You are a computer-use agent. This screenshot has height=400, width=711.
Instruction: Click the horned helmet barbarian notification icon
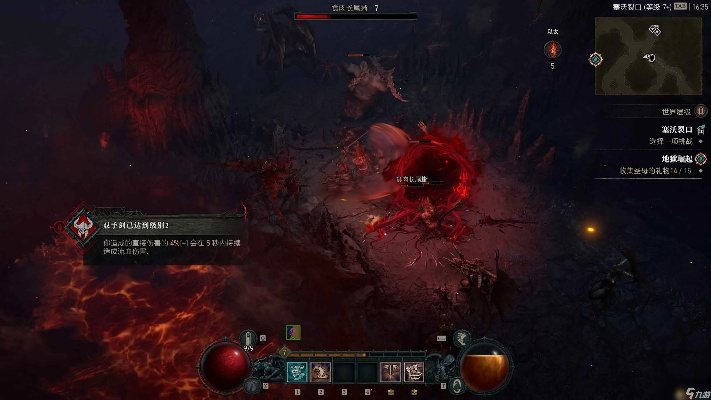point(82,227)
